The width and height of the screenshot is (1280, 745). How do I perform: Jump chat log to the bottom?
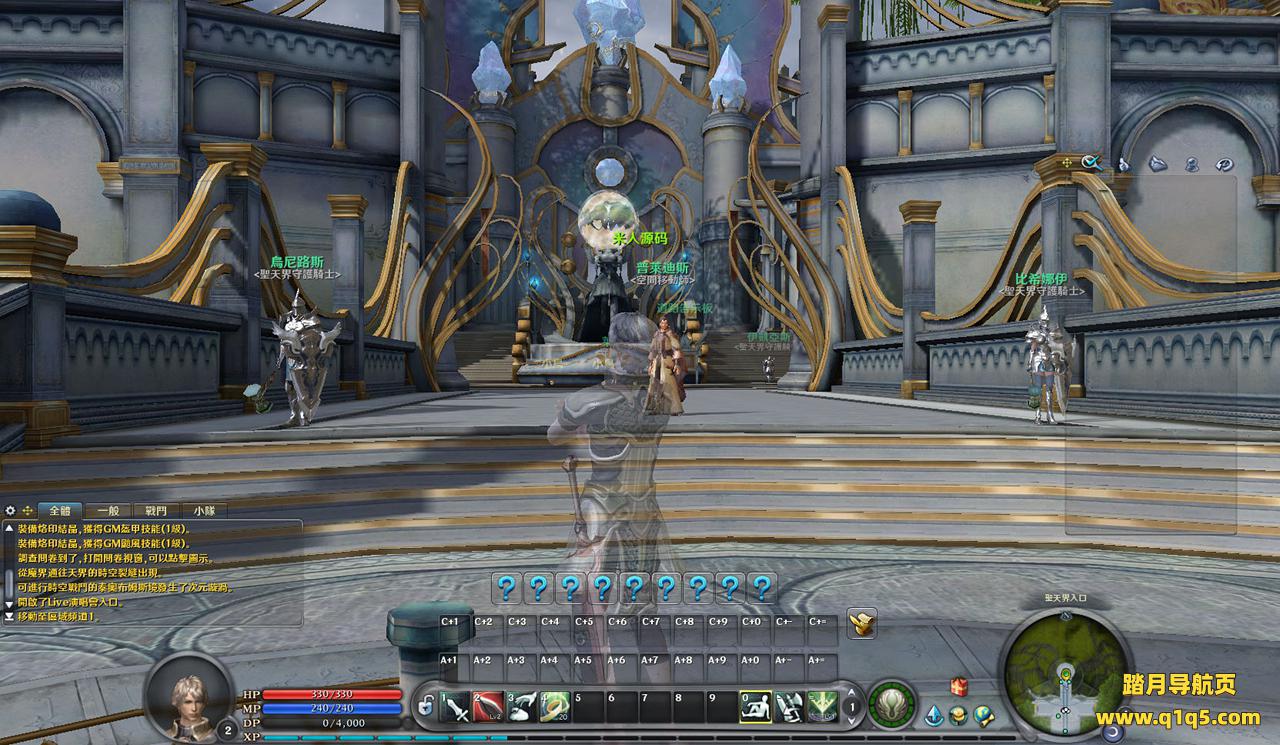9,617
